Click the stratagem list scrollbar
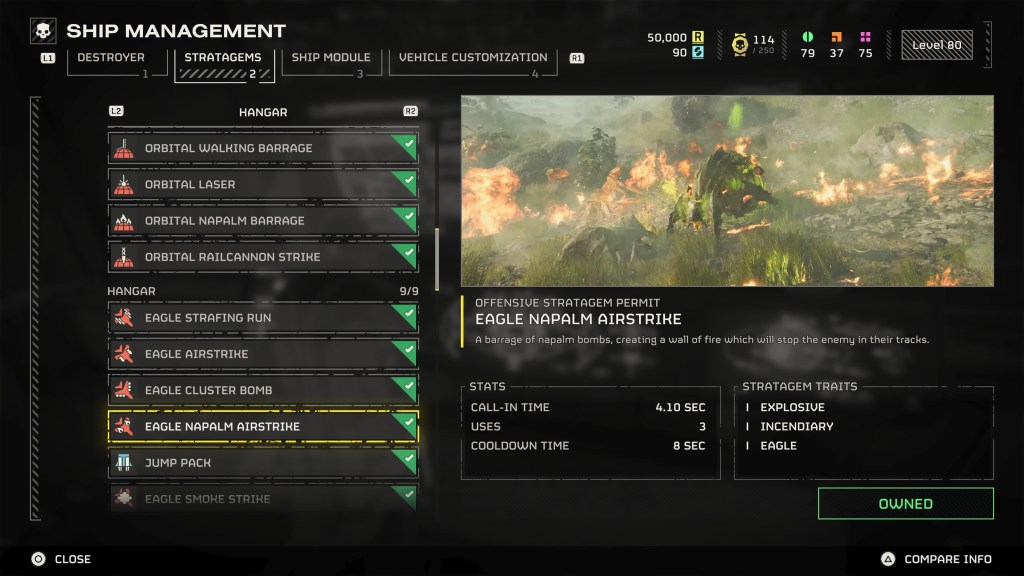The image size is (1024, 576). pyautogui.click(x=435, y=258)
